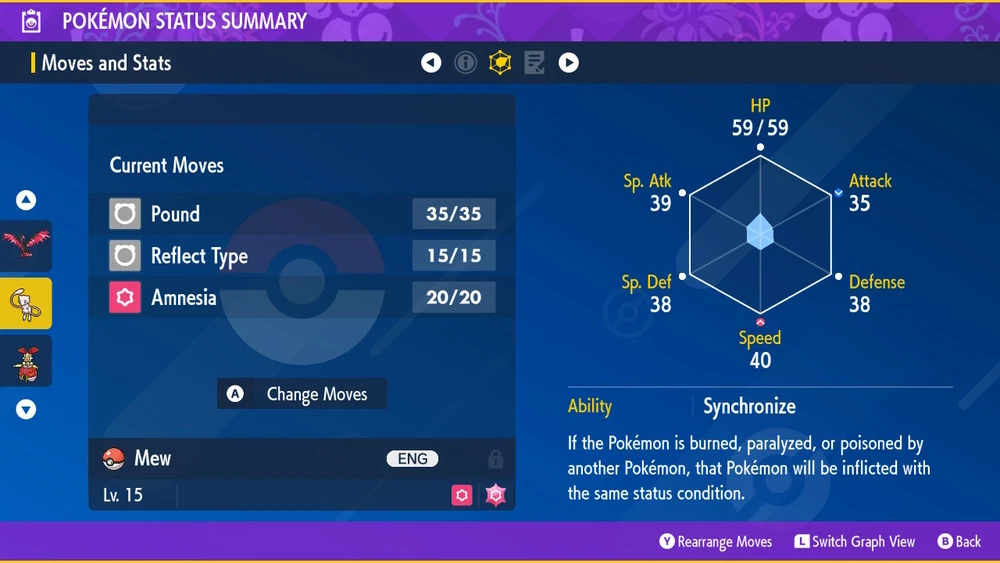
Task: Switch to the memo notes tab
Action: point(534,63)
